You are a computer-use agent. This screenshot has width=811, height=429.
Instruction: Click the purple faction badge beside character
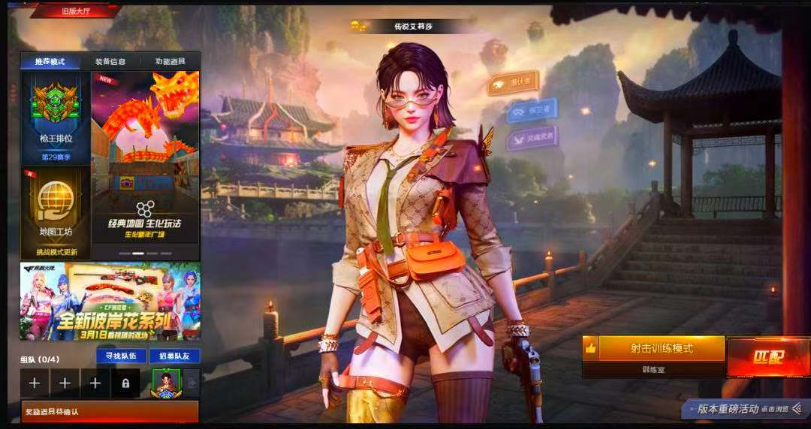tap(534, 137)
